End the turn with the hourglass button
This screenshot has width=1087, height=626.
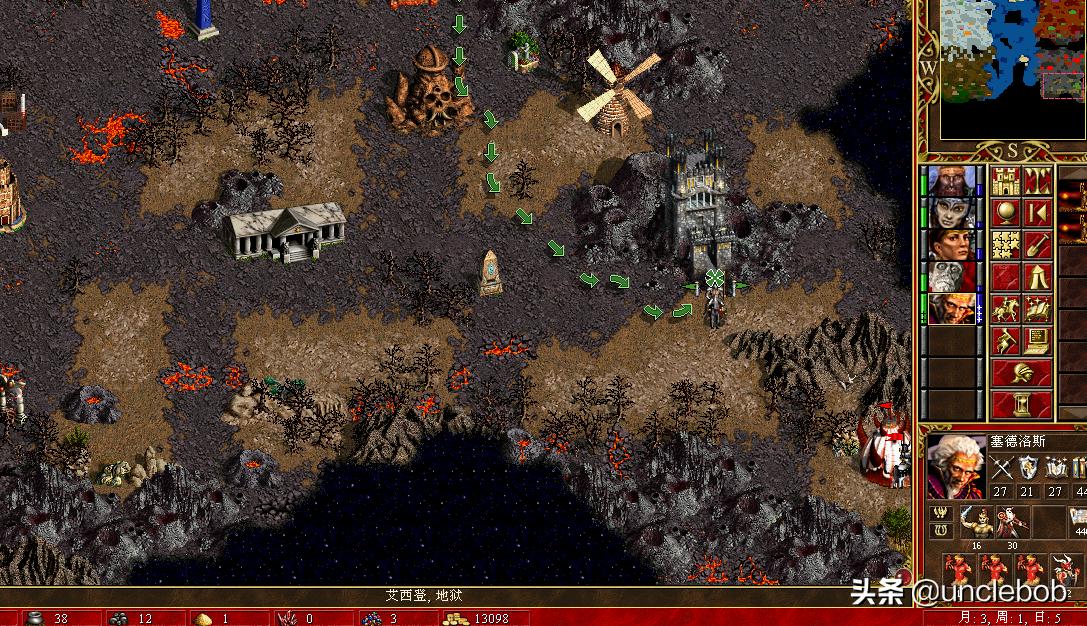pyautogui.click(x=1020, y=404)
